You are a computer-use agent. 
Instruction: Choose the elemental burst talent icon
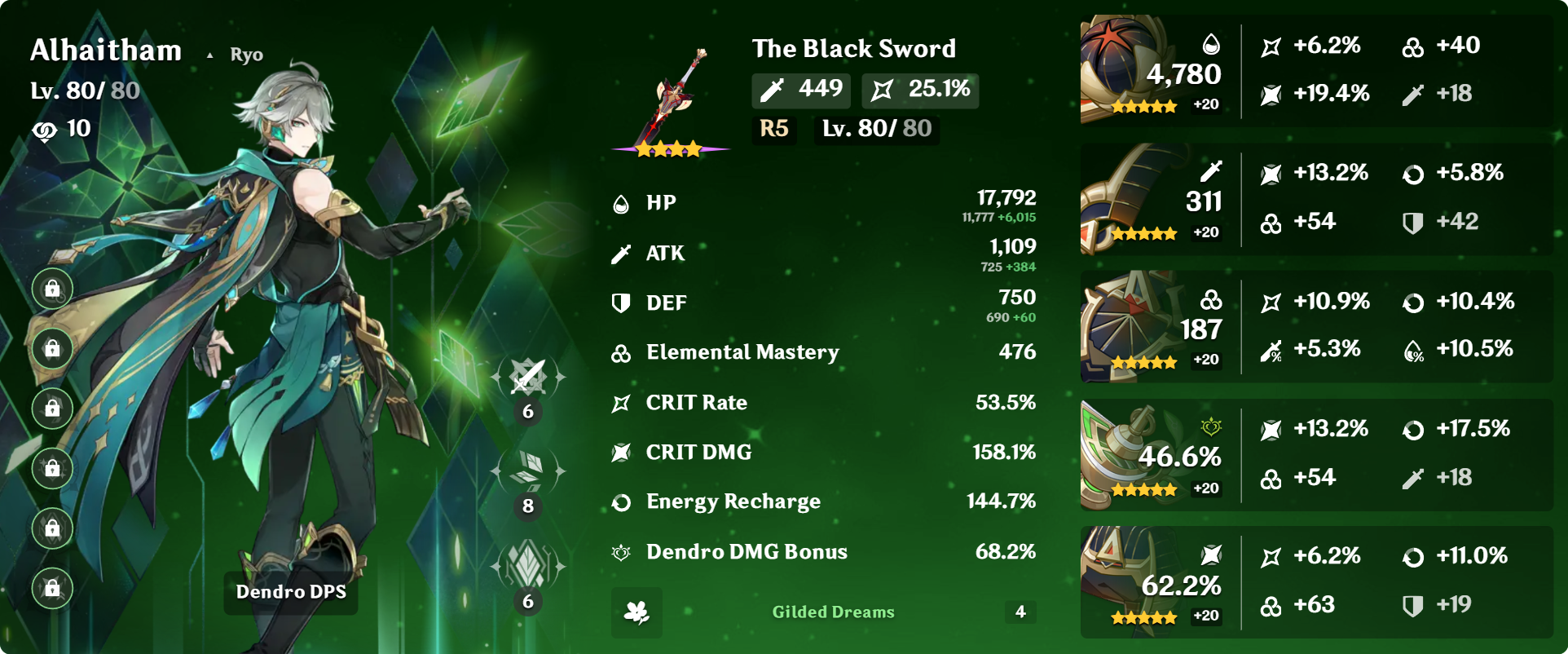coord(527,564)
